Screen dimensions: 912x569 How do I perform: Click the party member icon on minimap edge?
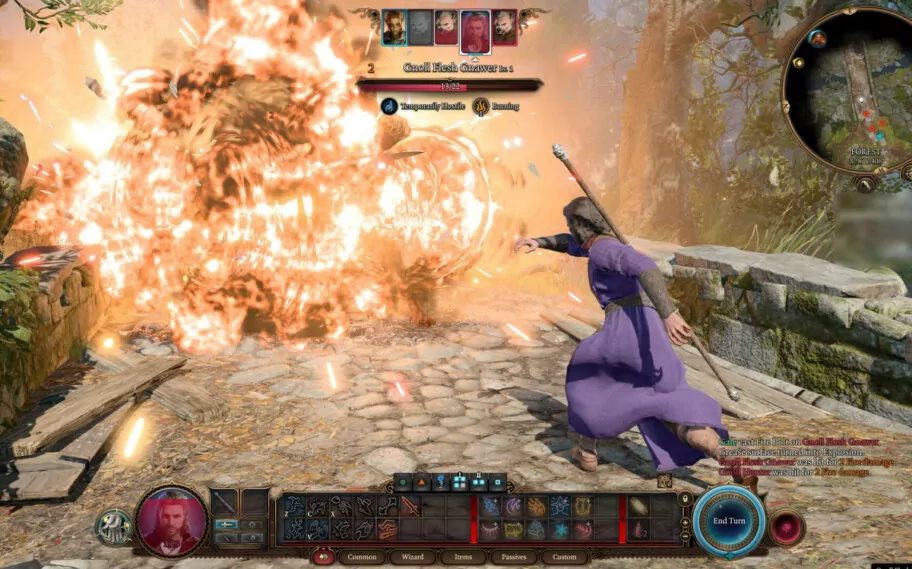[818, 39]
